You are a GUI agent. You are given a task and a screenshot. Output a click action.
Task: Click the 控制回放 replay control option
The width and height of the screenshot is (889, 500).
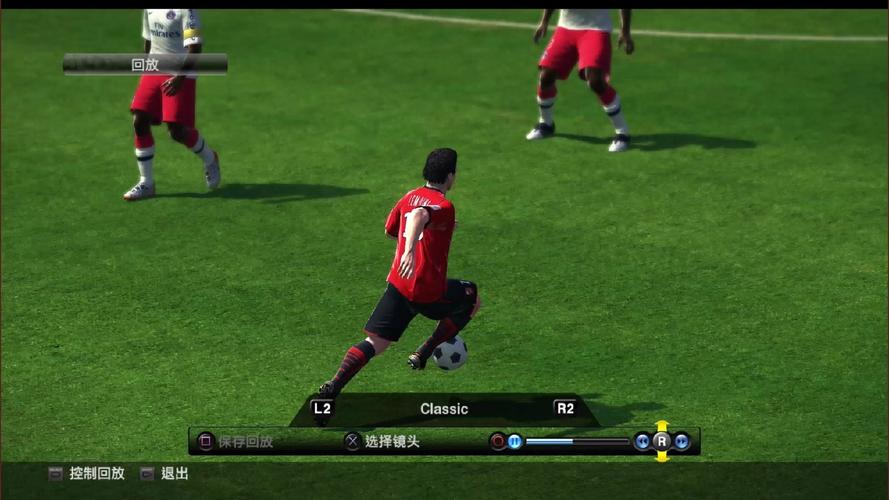97,473
